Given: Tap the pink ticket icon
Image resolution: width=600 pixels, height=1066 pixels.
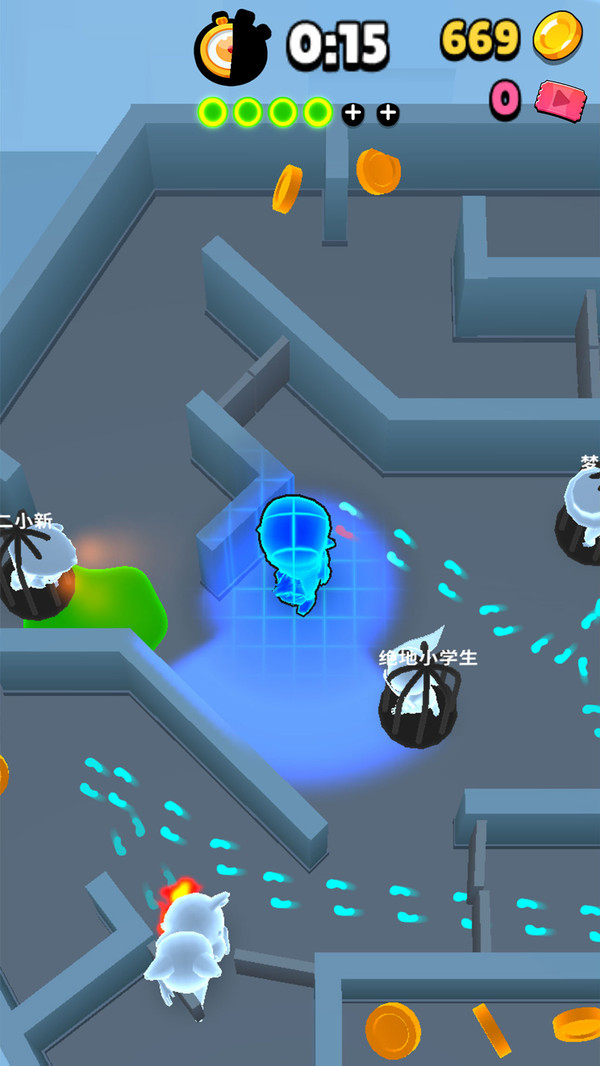Looking at the screenshot, I should click(560, 100).
